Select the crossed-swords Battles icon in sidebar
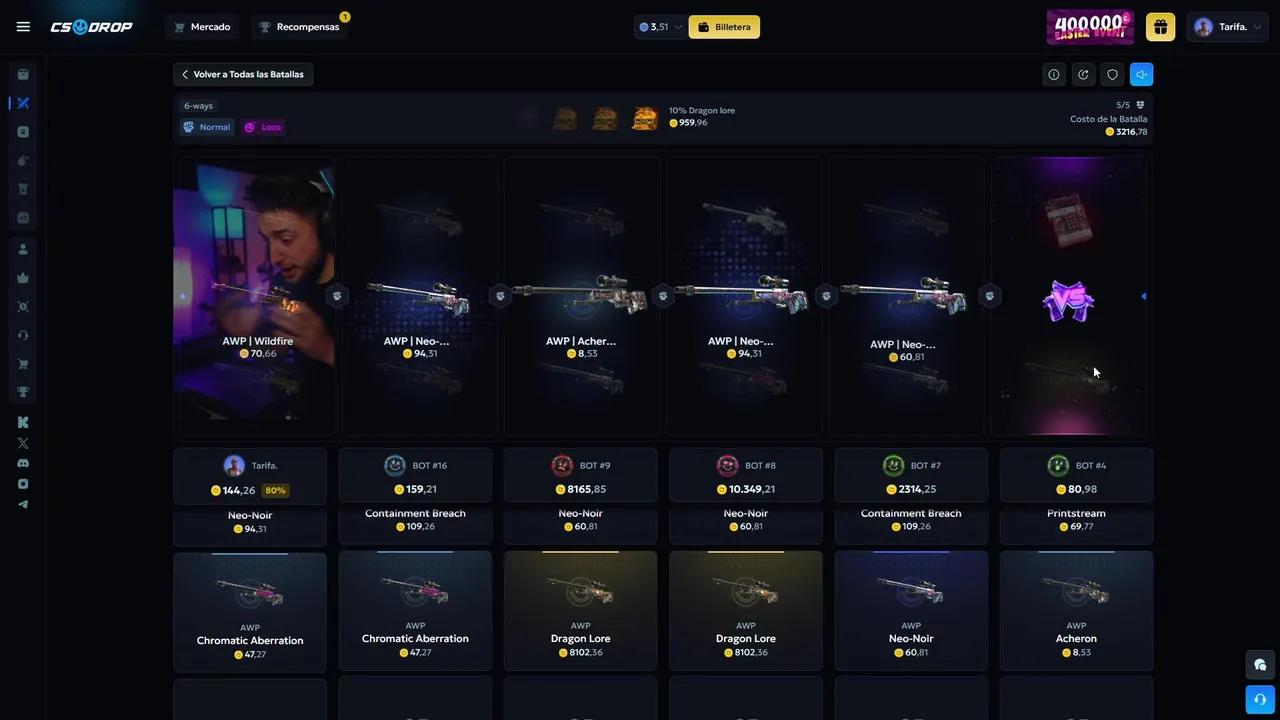This screenshot has height=720, width=1280. point(23,103)
